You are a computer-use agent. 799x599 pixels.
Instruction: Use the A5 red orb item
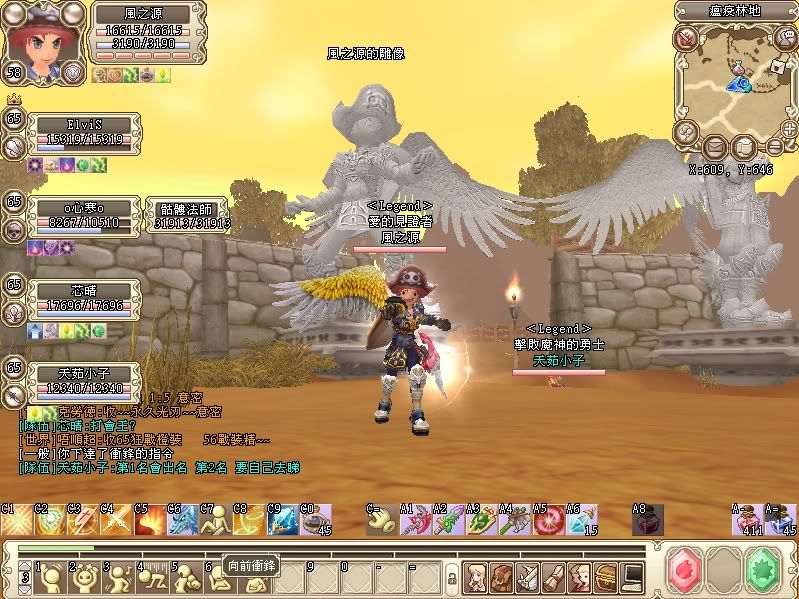click(547, 521)
